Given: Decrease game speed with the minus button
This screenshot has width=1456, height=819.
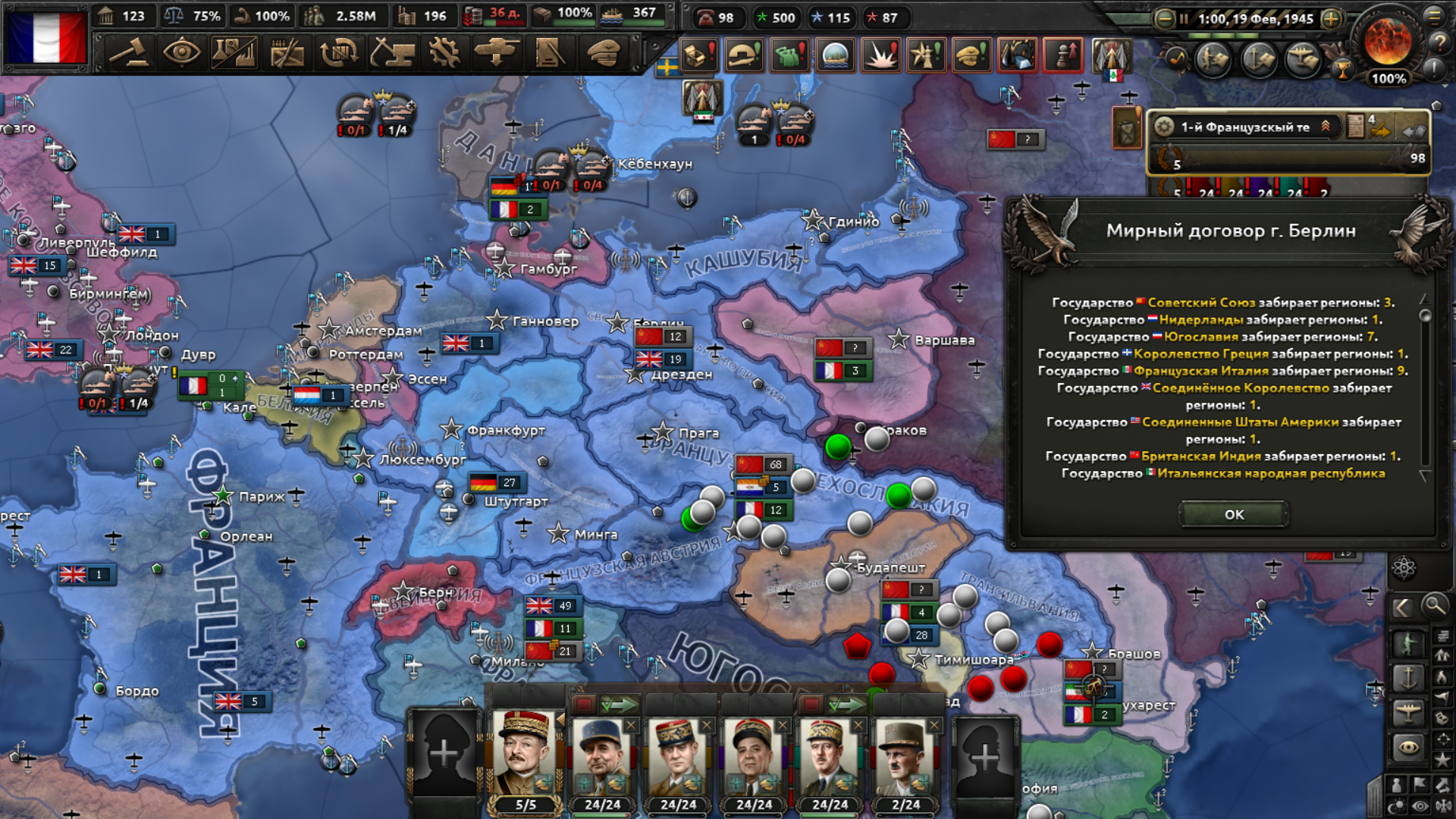Looking at the screenshot, I should (x=1164, y=19).
